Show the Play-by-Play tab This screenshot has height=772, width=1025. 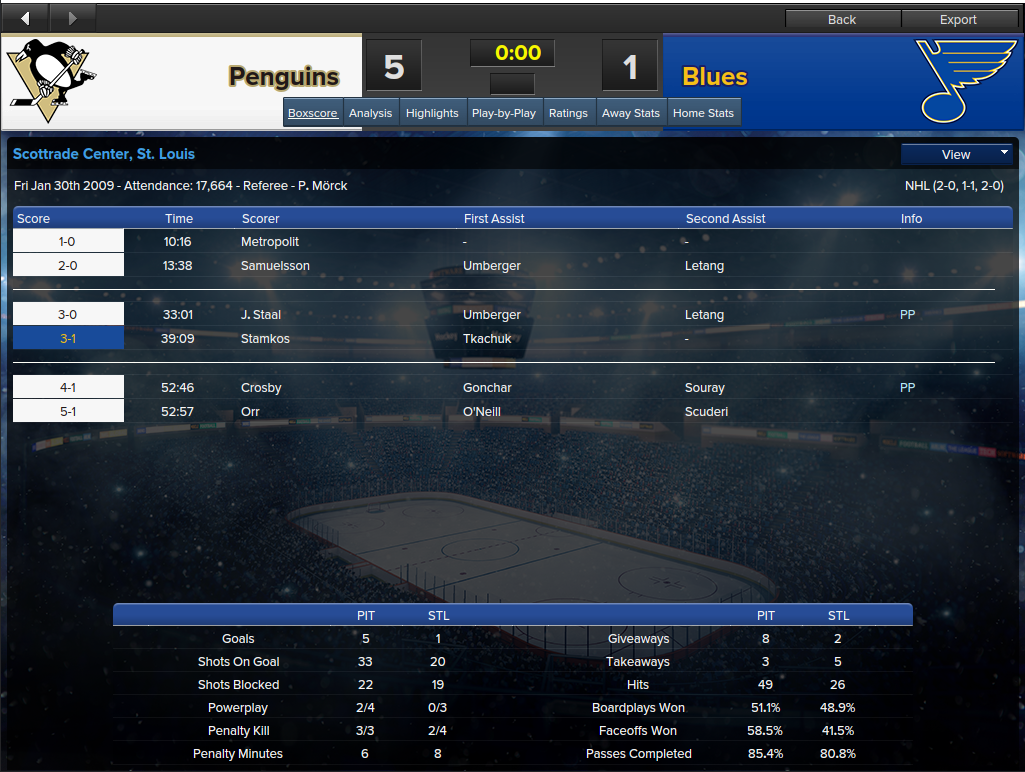(504, 113)
